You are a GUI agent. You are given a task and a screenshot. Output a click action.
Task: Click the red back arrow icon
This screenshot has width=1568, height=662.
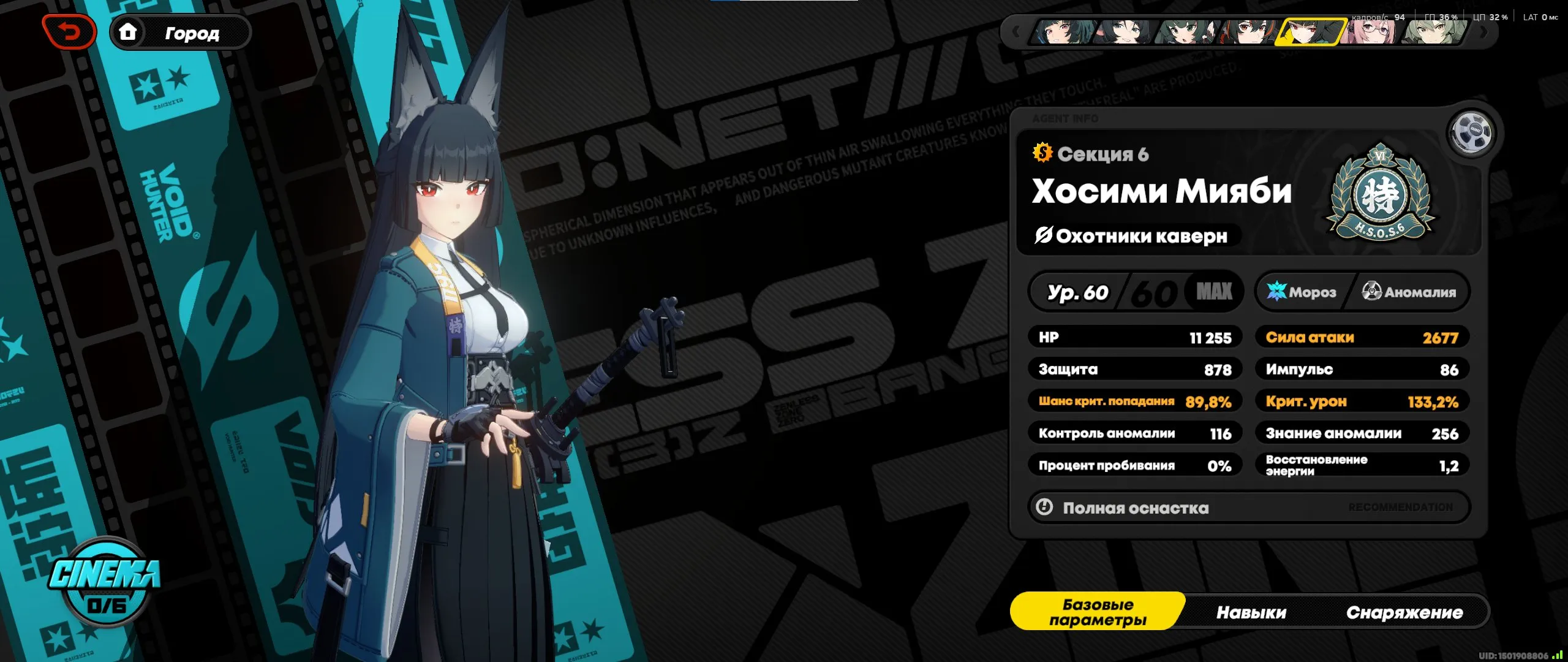coord(68,31)
